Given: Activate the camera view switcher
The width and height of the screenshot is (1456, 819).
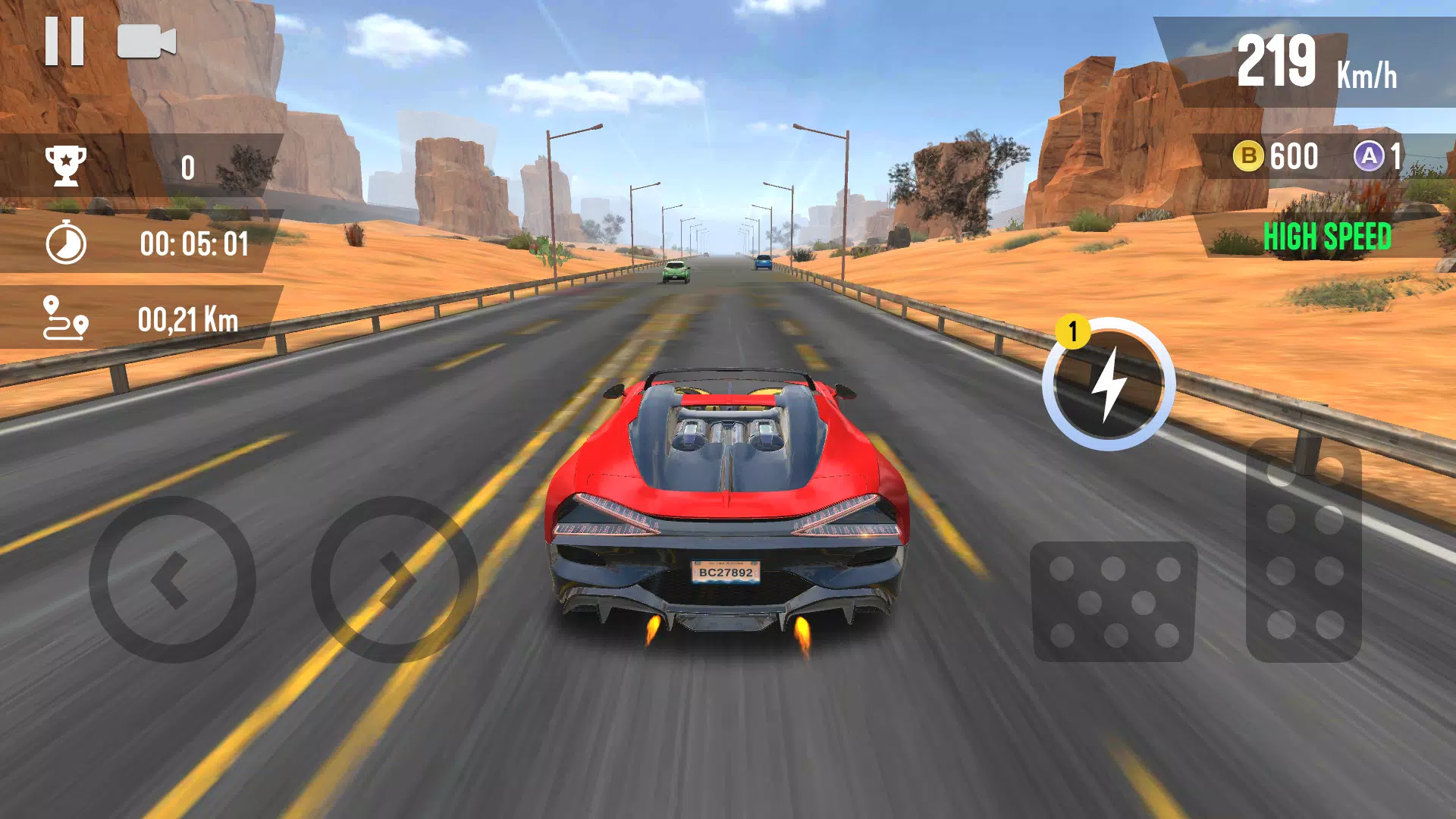Looking at the screenshot, I should click(x=145, y=42).
